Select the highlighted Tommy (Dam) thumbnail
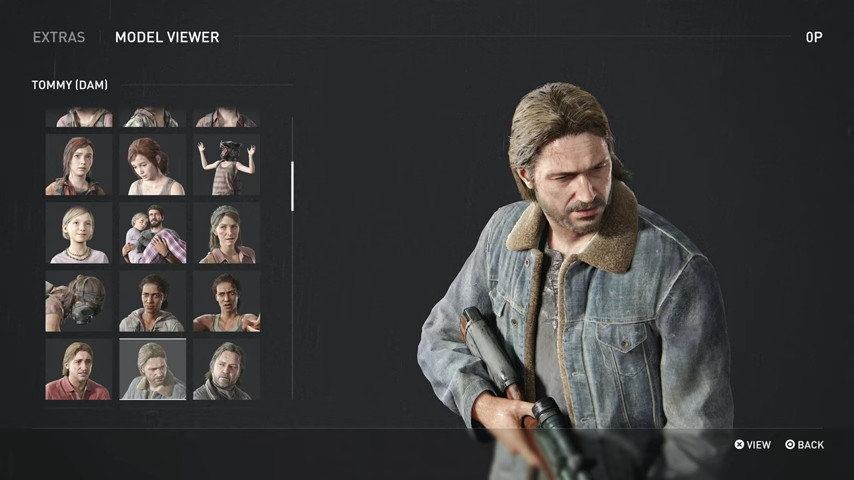 (152, 369)
